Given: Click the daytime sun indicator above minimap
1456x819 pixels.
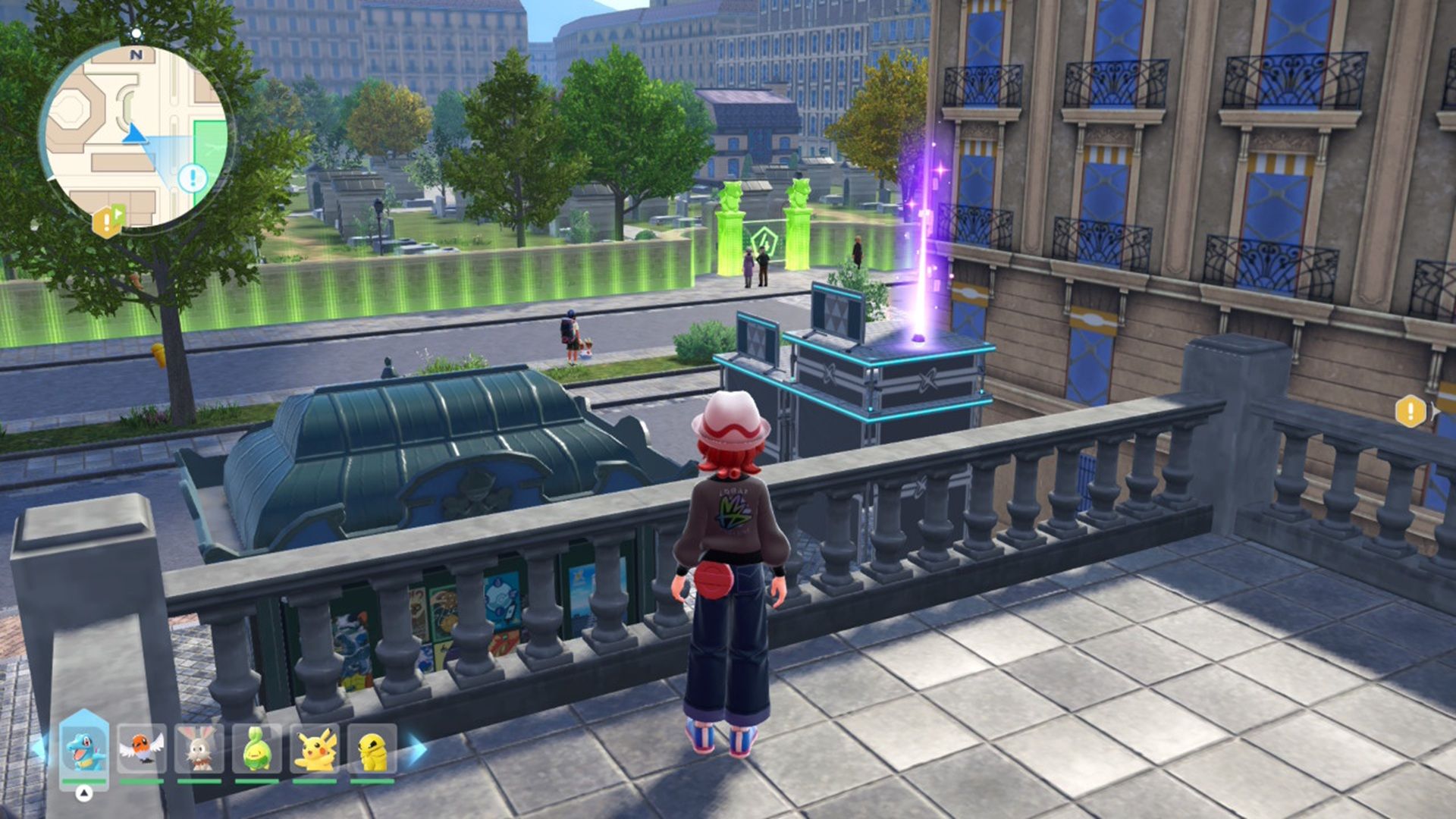Looking at the screenshot, I should point(136,33).
